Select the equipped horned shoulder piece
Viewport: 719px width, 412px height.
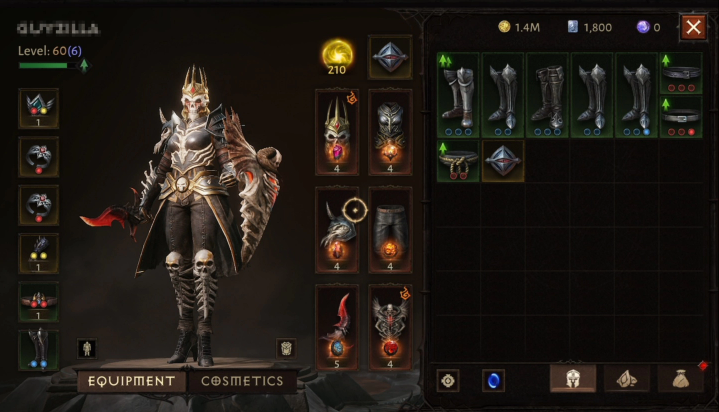point(337,229)
